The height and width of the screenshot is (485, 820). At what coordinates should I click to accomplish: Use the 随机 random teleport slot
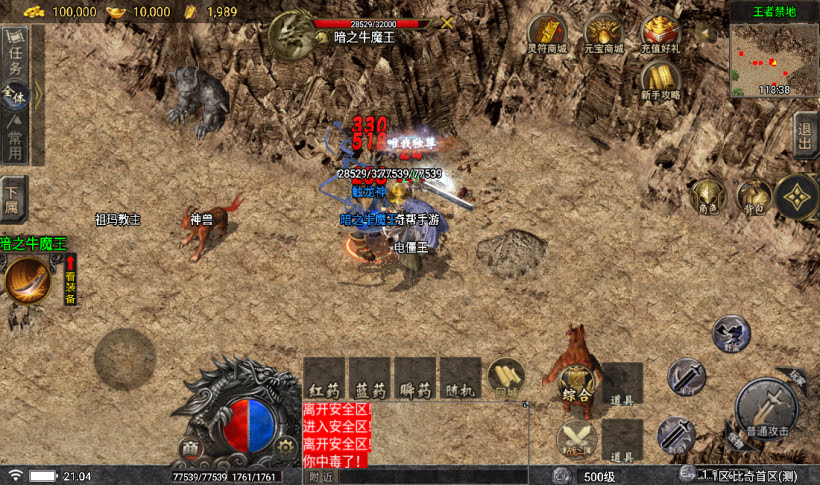coord(460,379)
